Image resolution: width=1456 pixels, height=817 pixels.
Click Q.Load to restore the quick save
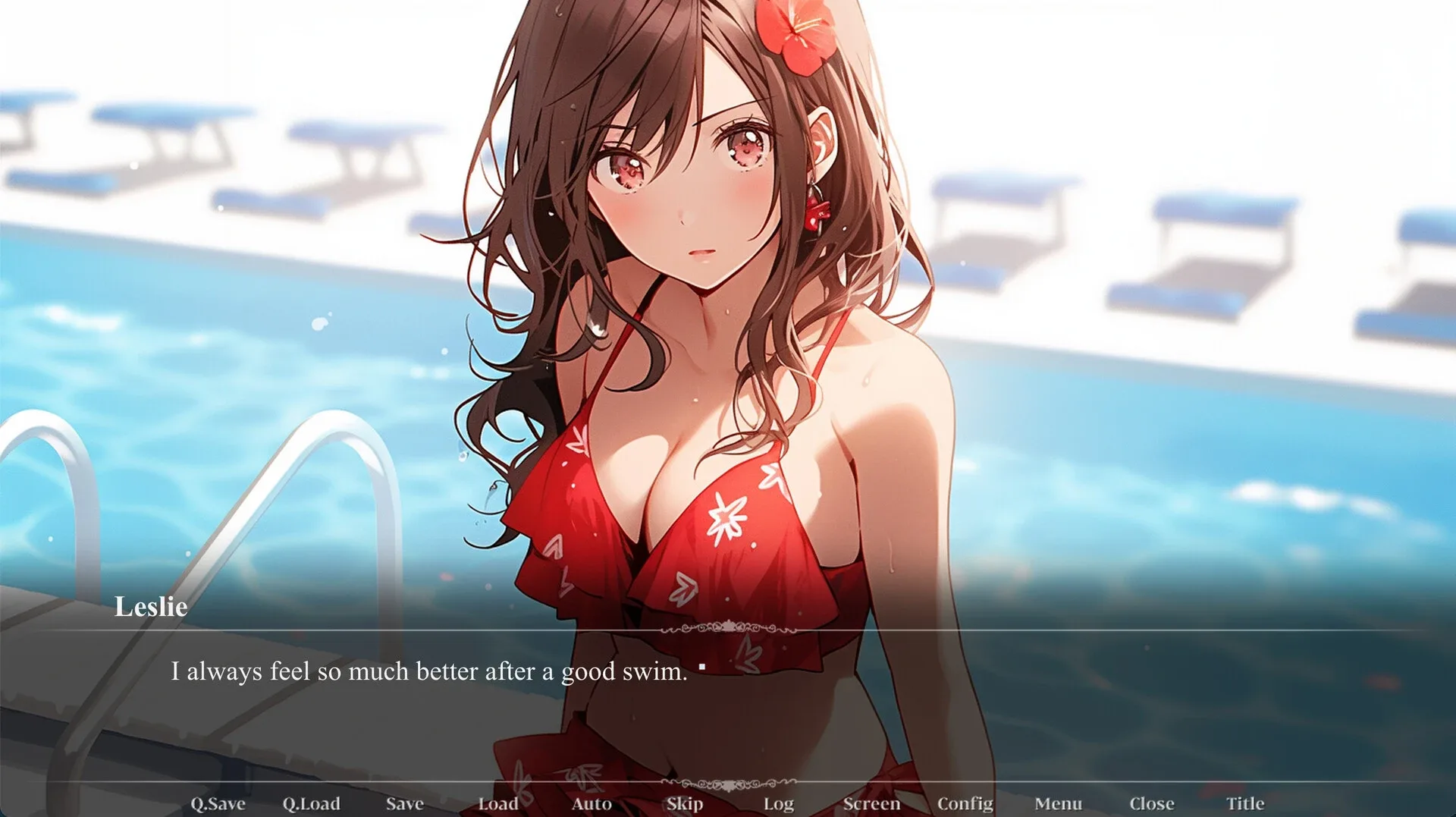(x=312, y=803)
